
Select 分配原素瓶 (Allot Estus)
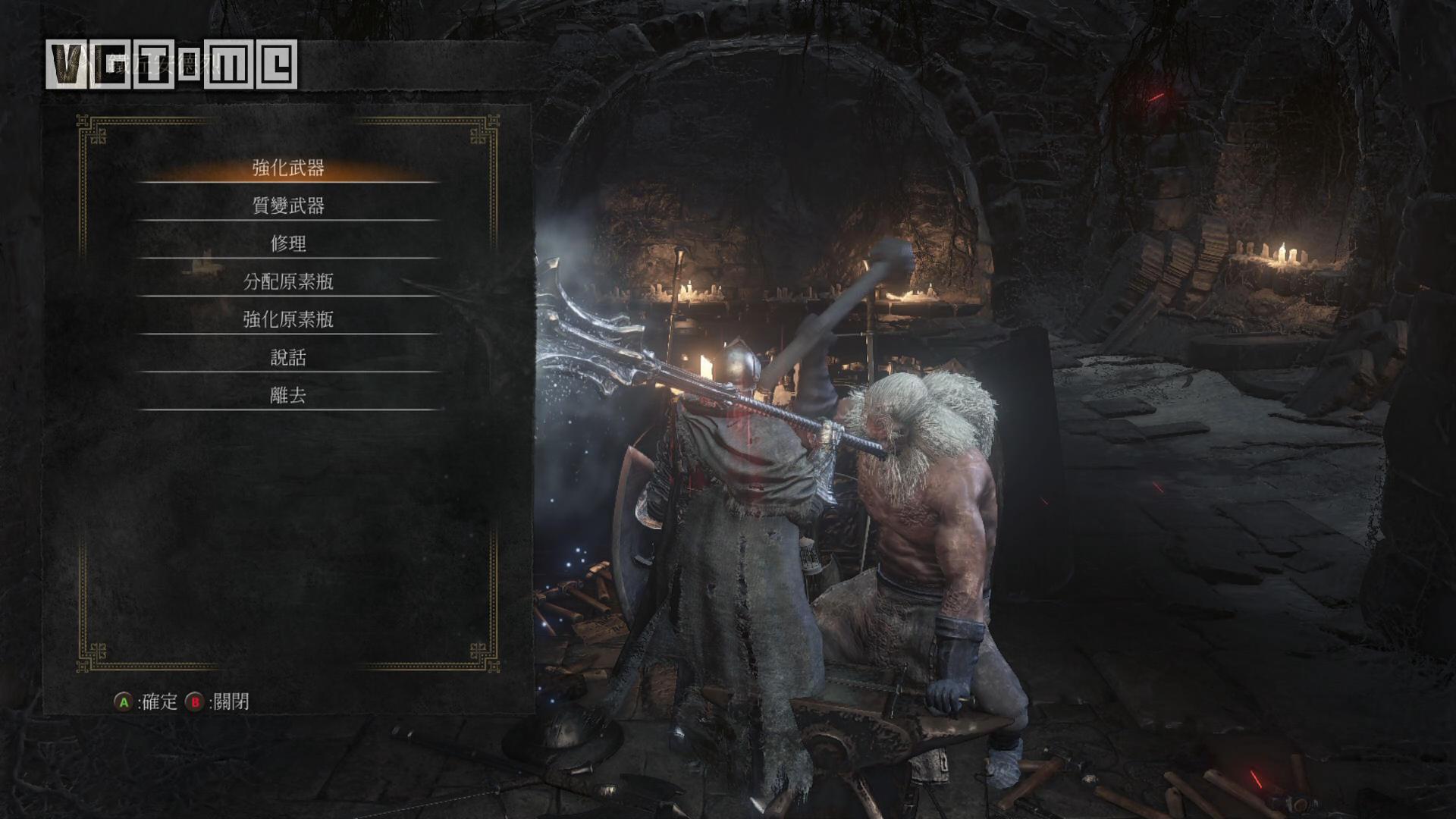(288, 281)
